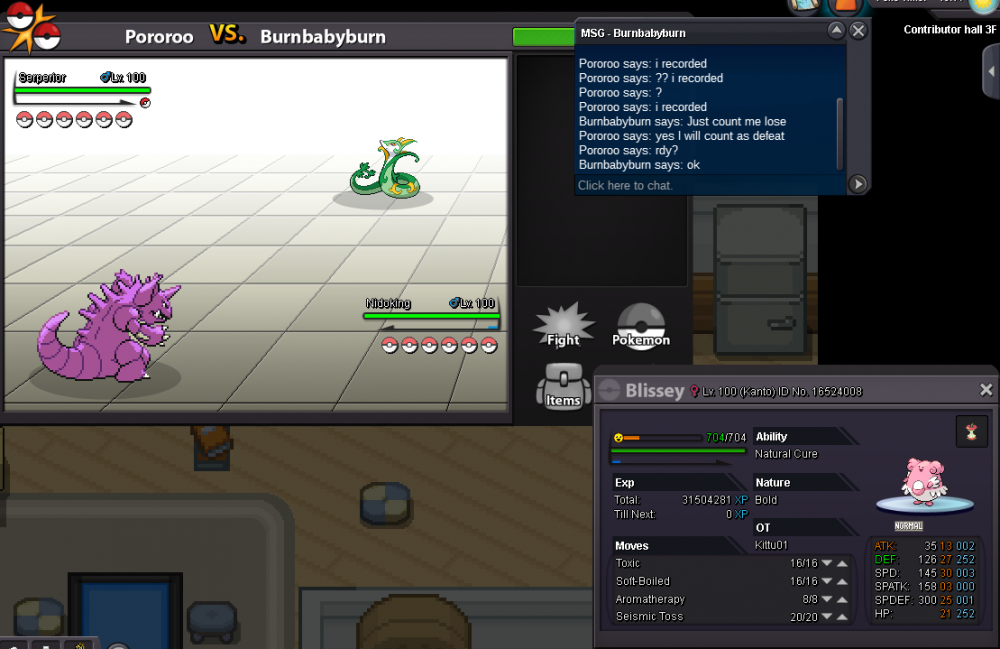Choose the Fight battle option
The height and width of the screenshot is (649, 1000).
point(563,326)
